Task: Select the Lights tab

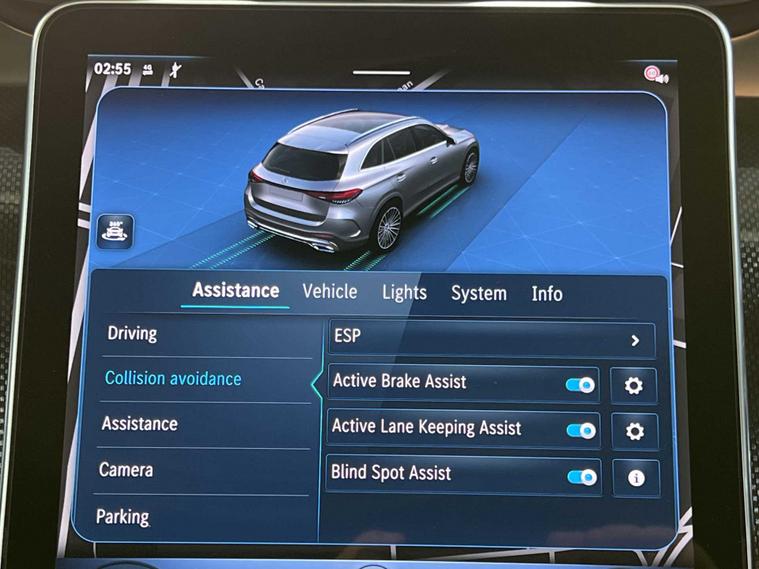Action: pos(404,293)
